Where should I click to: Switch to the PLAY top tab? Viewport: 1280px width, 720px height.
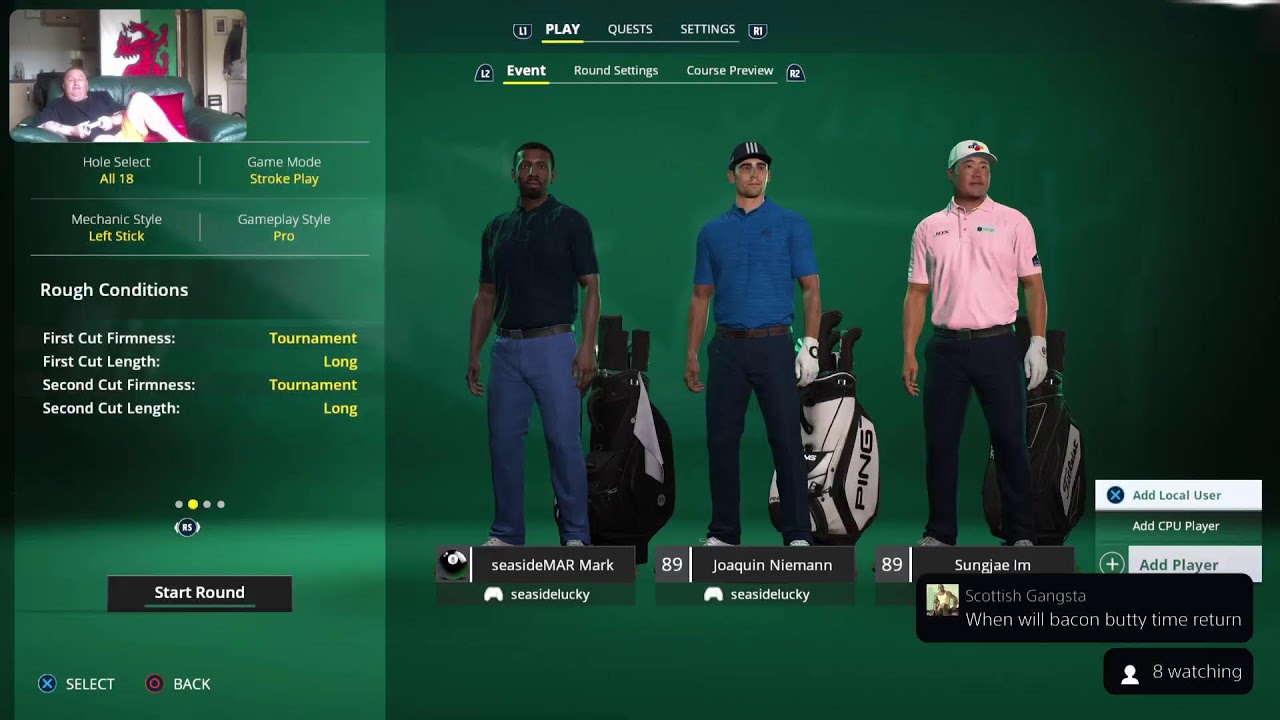point(562,30)
